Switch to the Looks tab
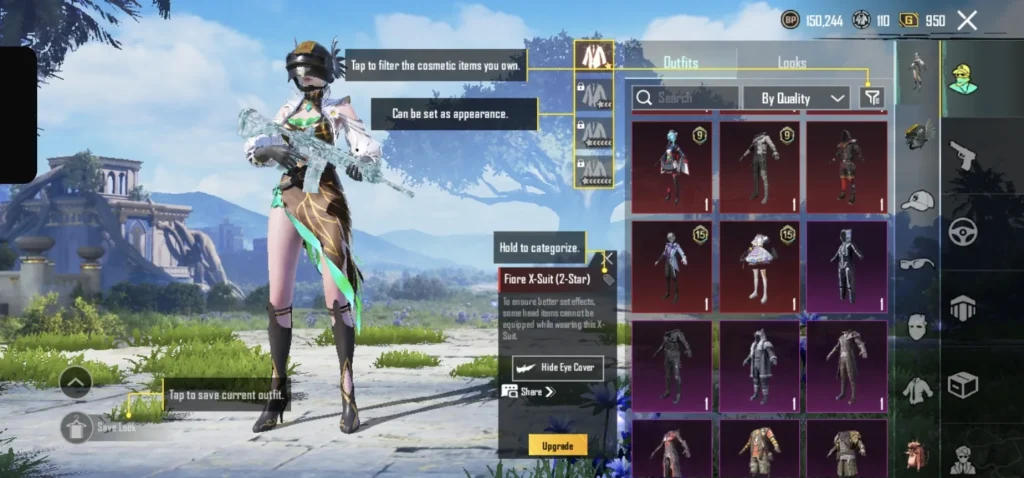The image size is (1024, 478). pos(792,62)
